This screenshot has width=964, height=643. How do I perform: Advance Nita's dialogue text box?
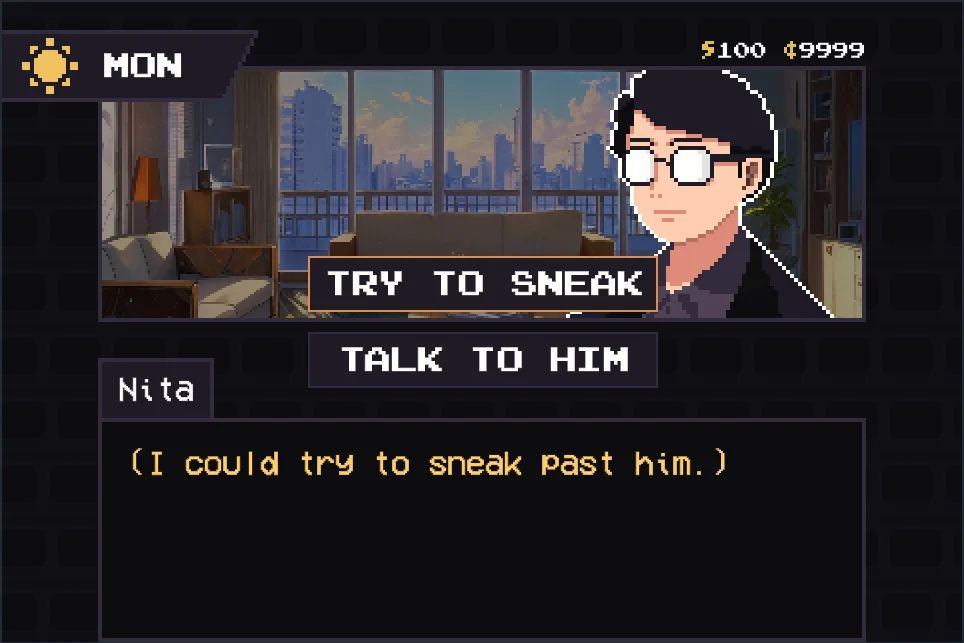point(482,528)
